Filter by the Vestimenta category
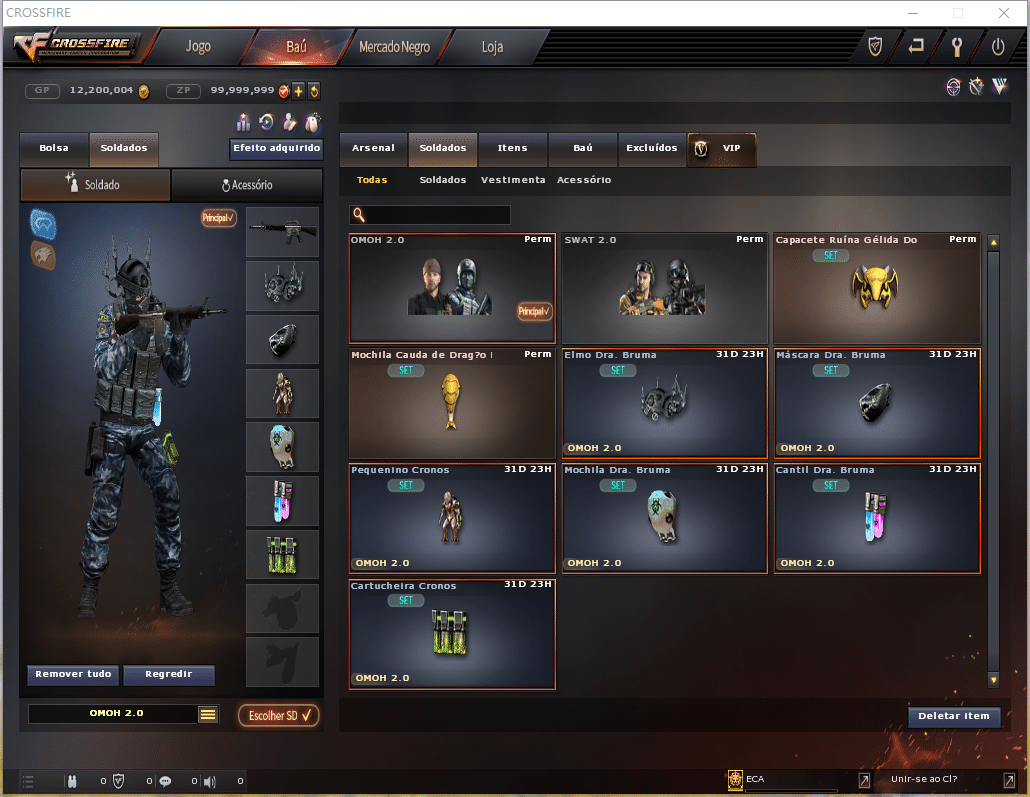 coord(513,180)
